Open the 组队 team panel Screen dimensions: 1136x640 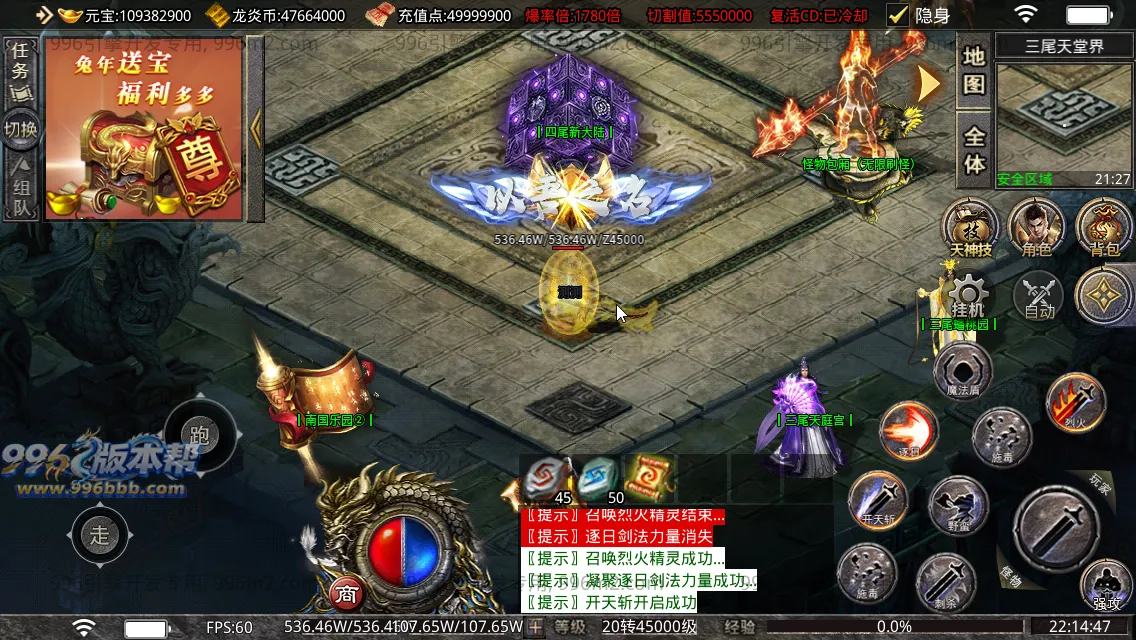[x=20, y=188]
